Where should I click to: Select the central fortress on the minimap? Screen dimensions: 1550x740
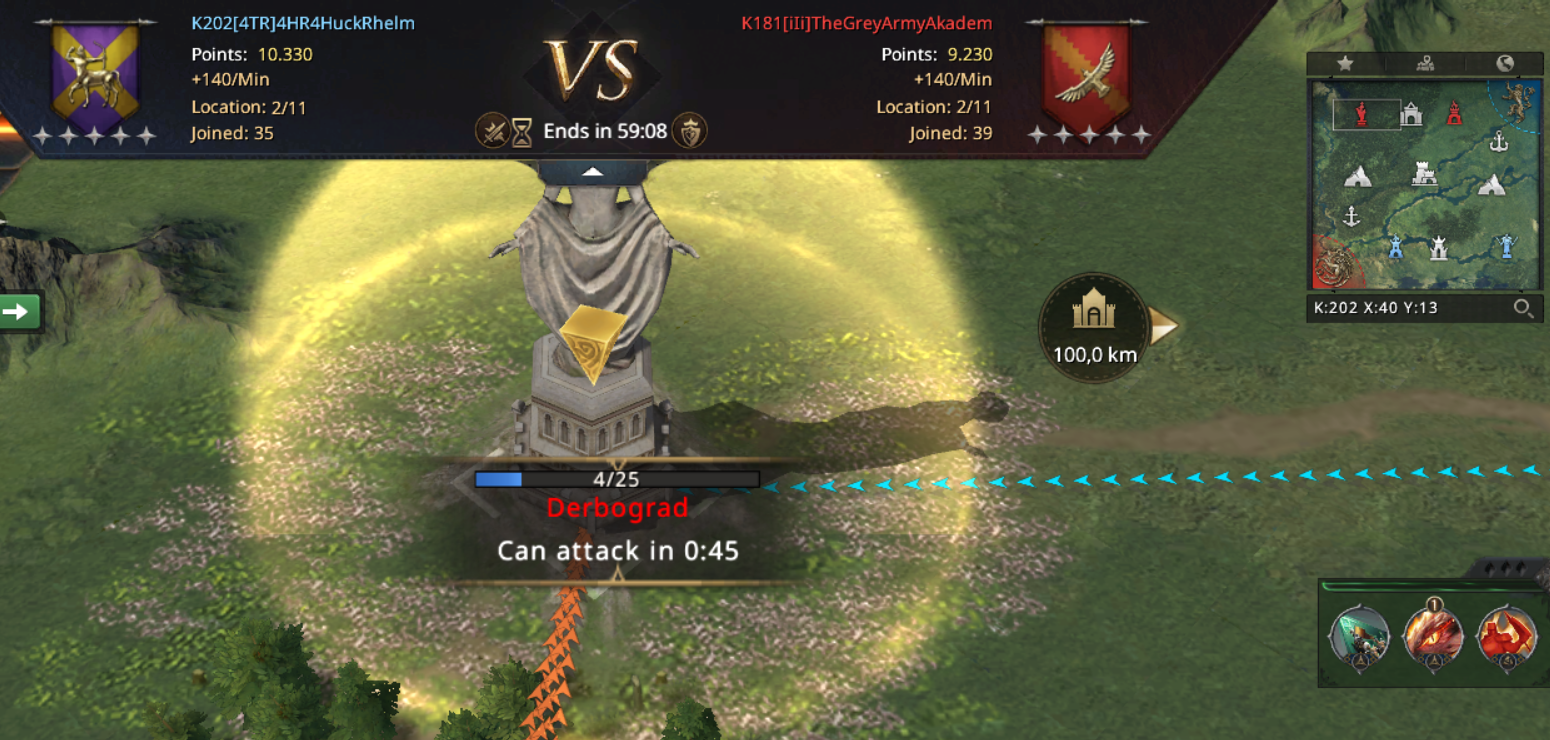pyautogui.click(x=1424, y=175)
